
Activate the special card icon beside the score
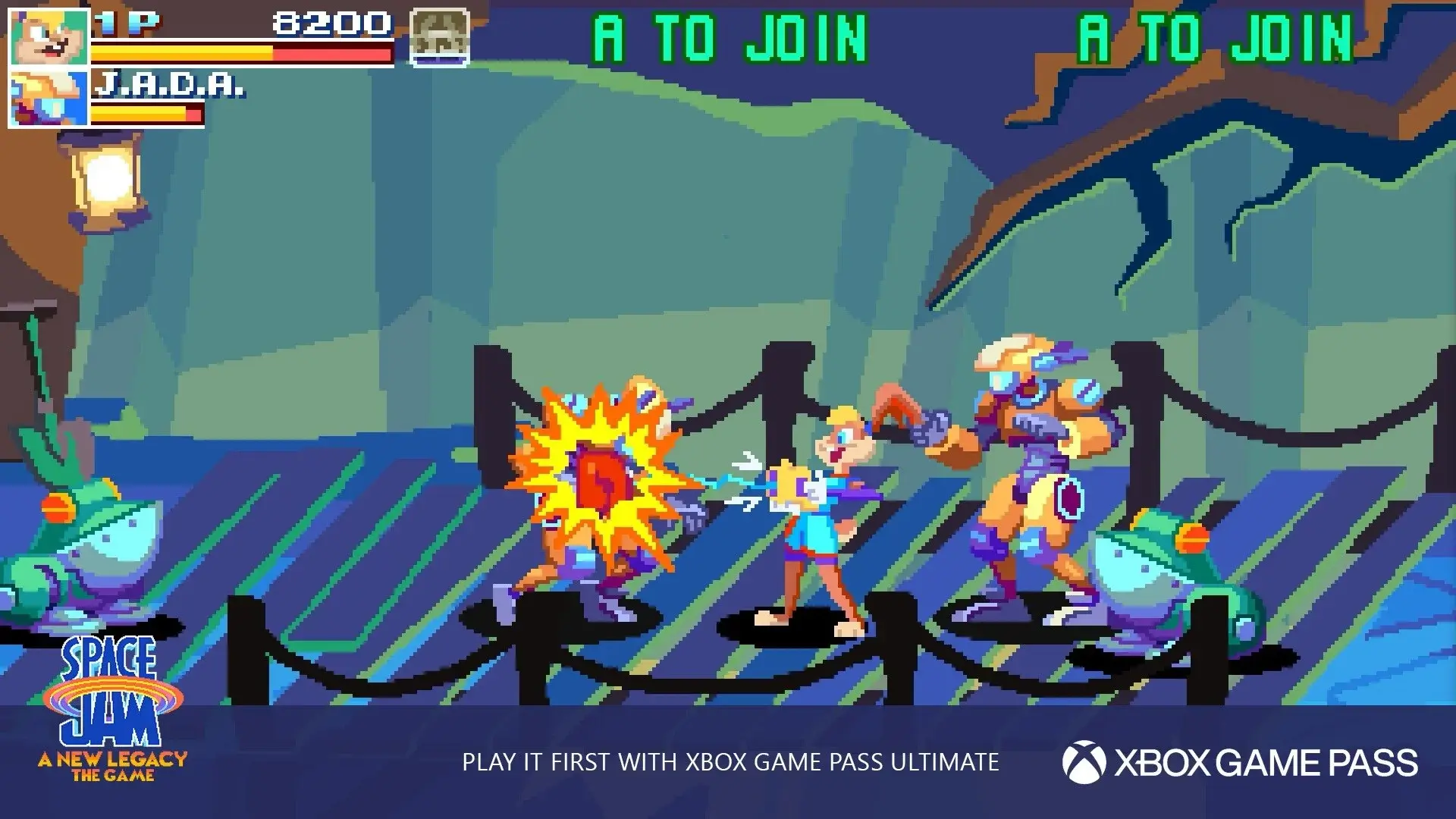(x=439, y=38)
